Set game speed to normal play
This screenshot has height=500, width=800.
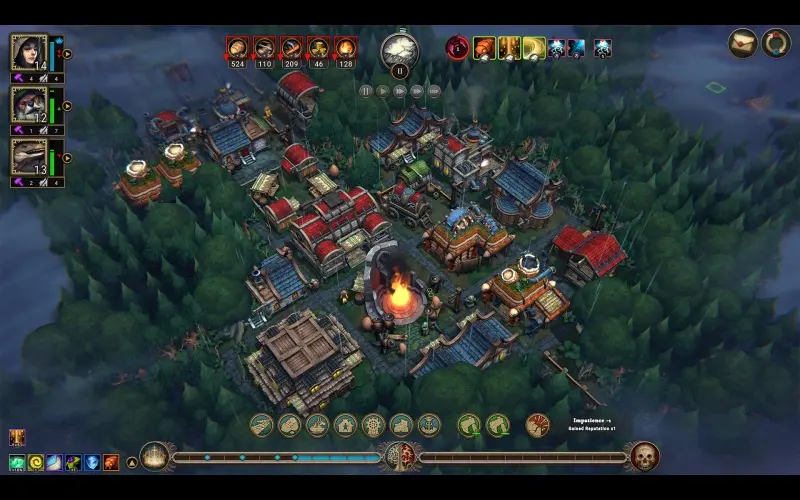[x=383, y=91]
